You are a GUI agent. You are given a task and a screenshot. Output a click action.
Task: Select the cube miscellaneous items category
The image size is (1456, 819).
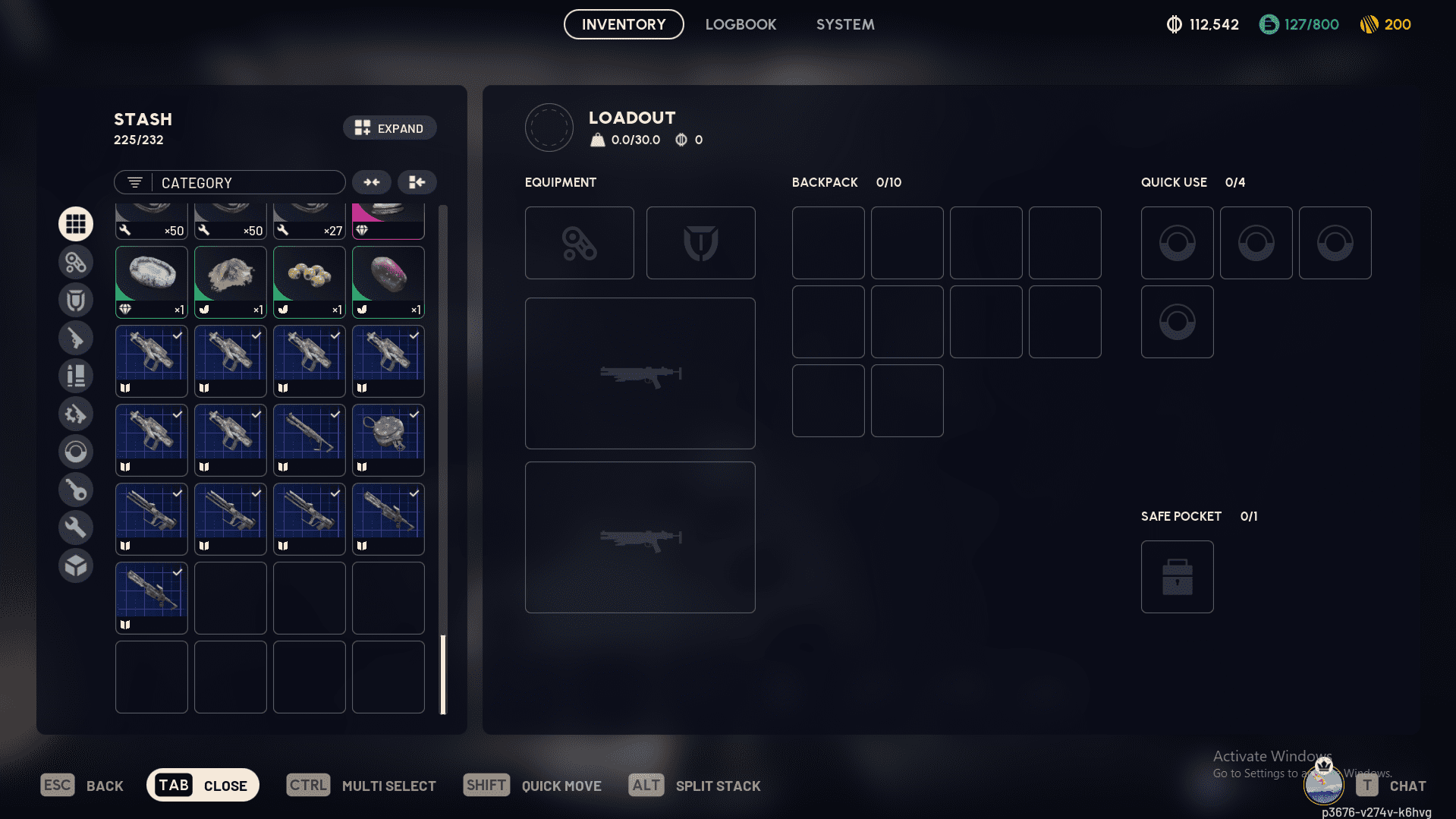point(76,565)
